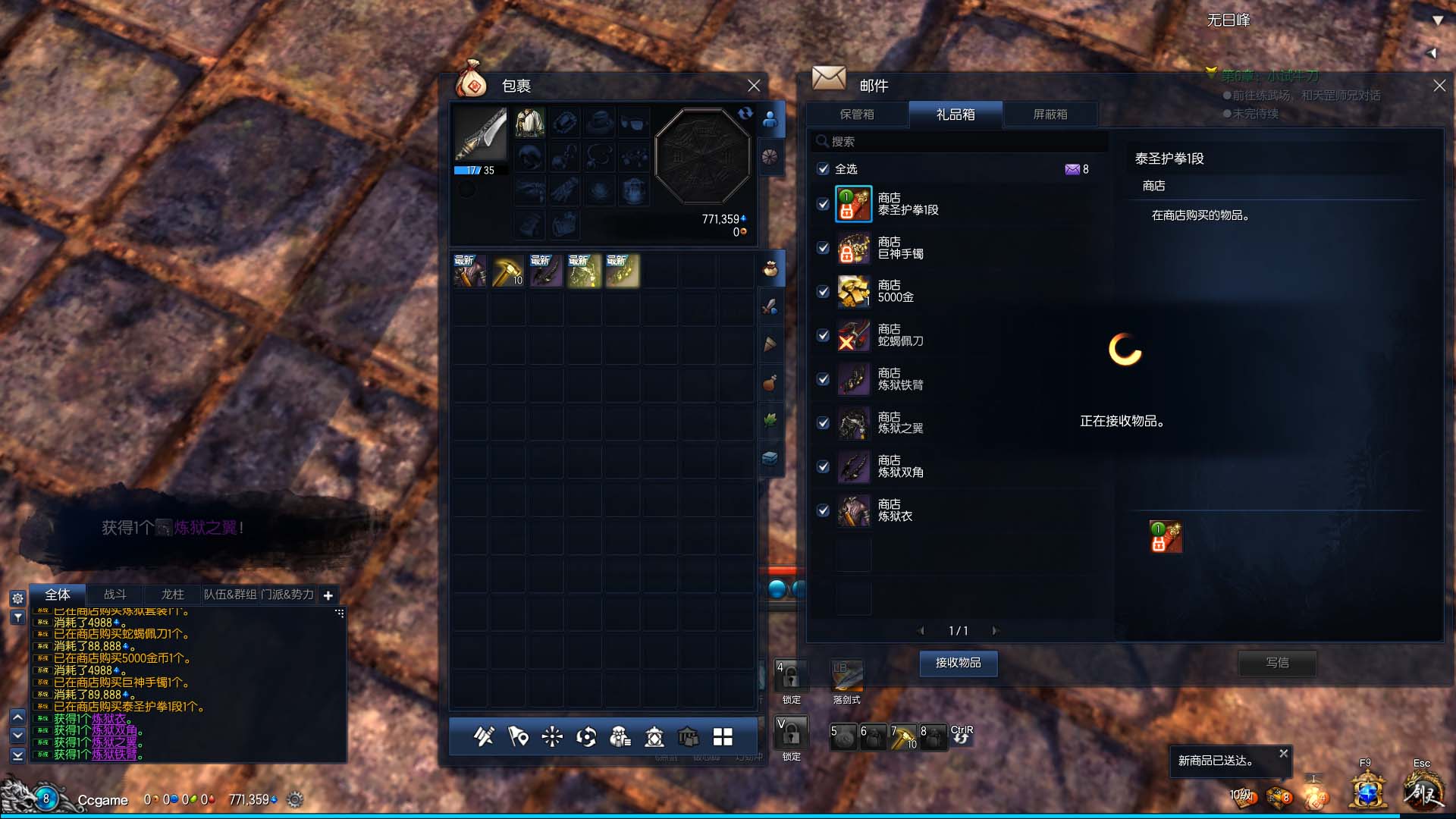The width and height of the screenshot is (1456, 819).
Task: Click the 搜索 mail search field
Action: (959, 142)
